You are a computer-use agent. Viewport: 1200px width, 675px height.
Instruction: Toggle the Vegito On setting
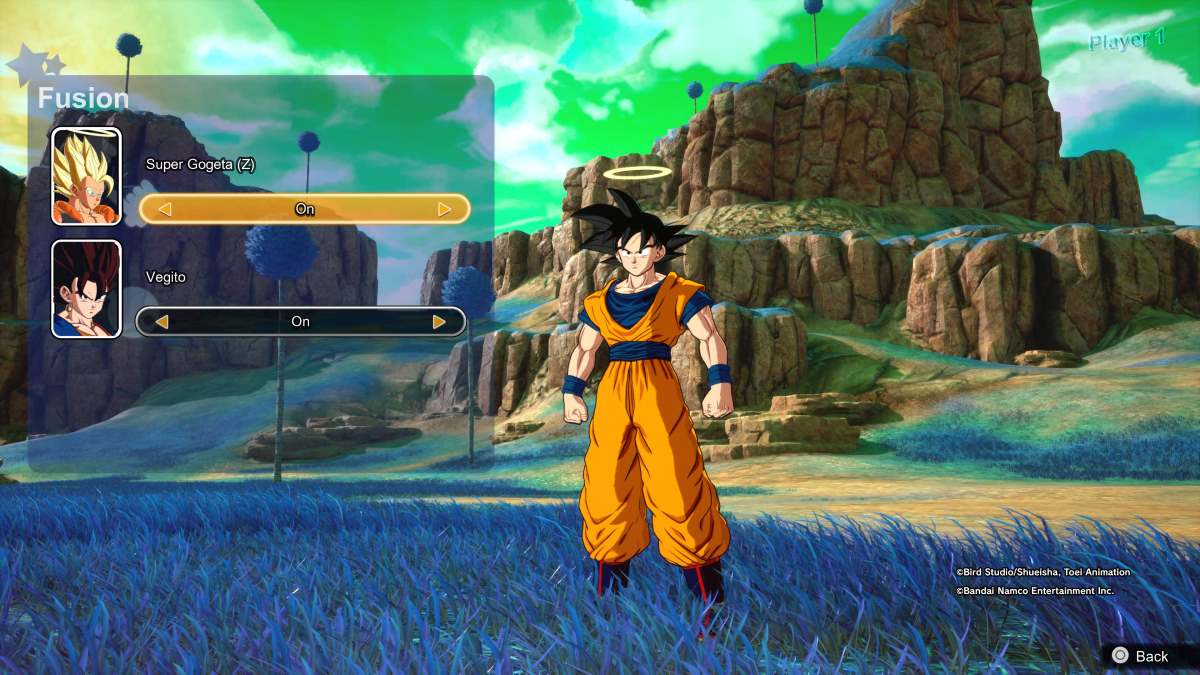tap(300, 322)
